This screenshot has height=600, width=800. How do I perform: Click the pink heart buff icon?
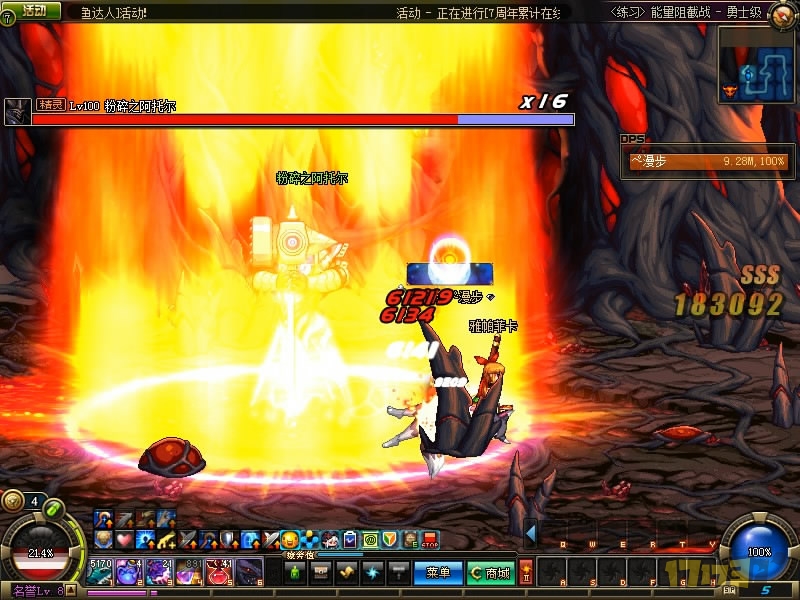coord(122,540)
